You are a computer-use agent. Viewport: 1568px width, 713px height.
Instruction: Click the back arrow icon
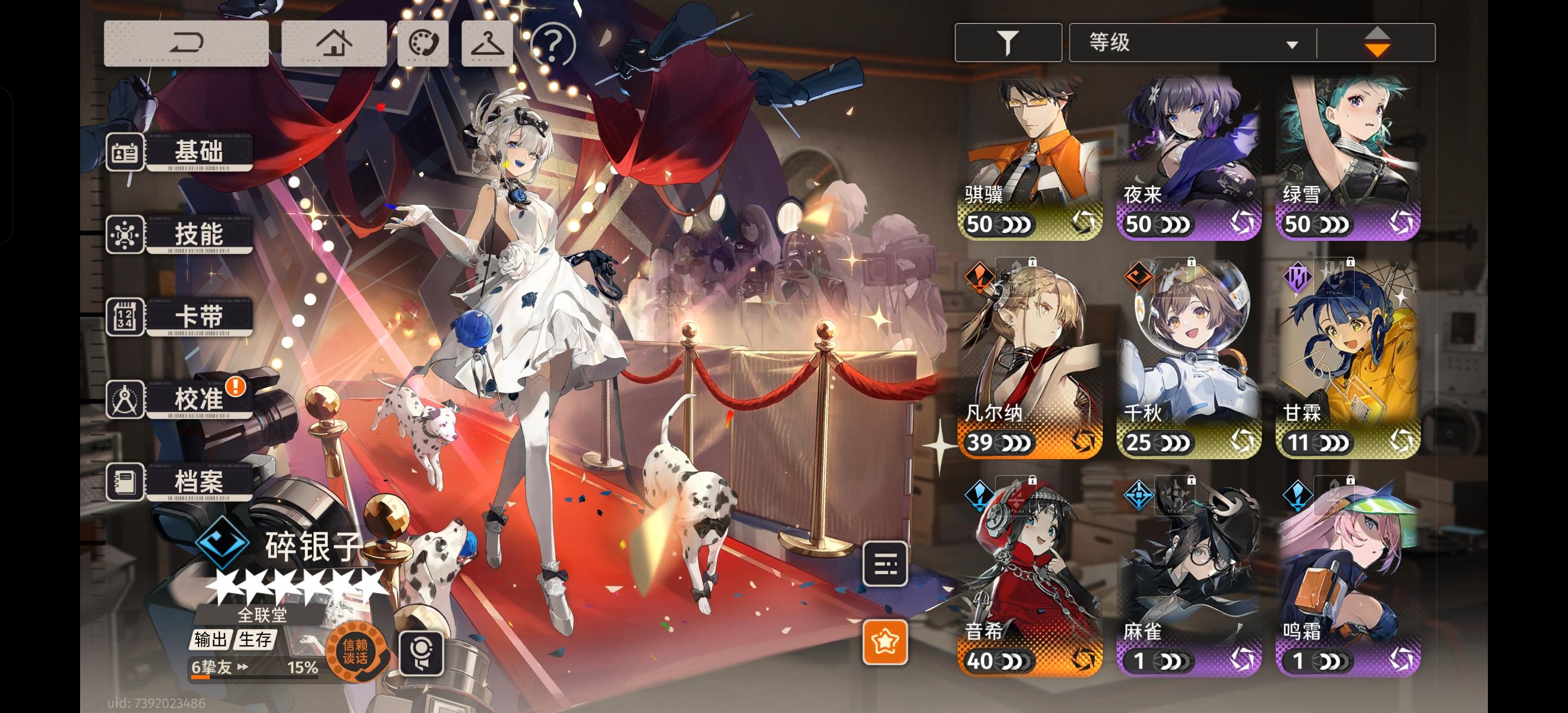186,43
